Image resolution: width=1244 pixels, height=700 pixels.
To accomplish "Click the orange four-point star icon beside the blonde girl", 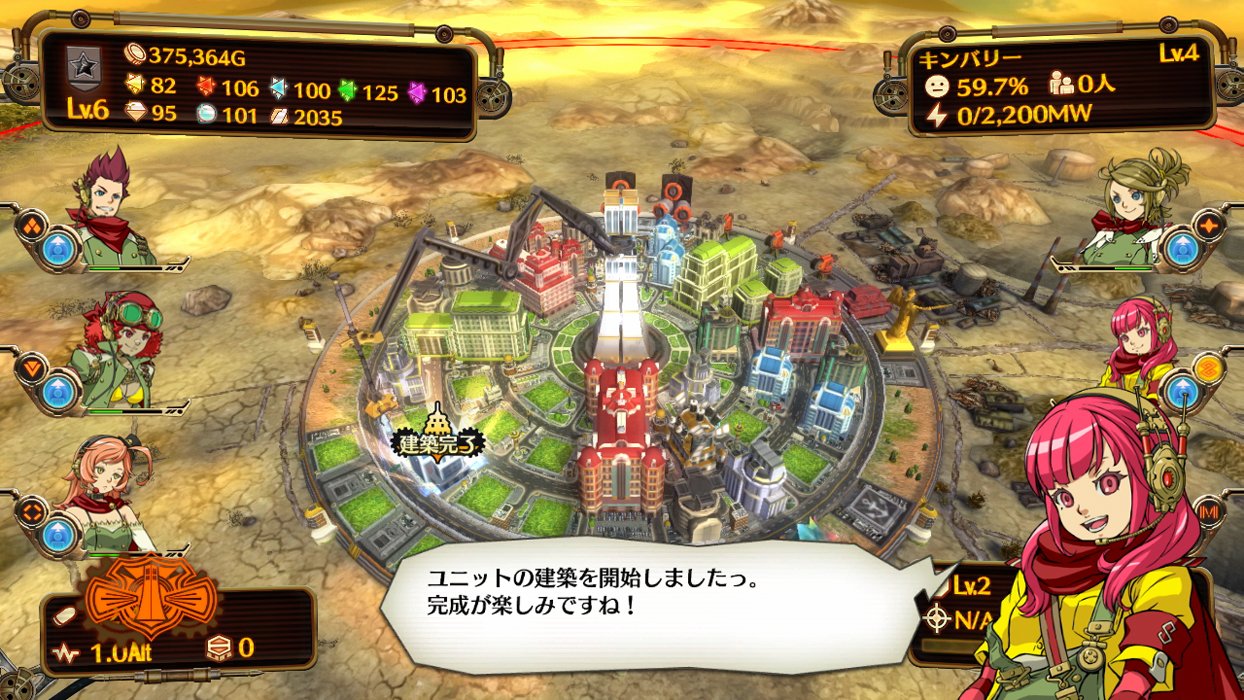I will point(1209,225).
